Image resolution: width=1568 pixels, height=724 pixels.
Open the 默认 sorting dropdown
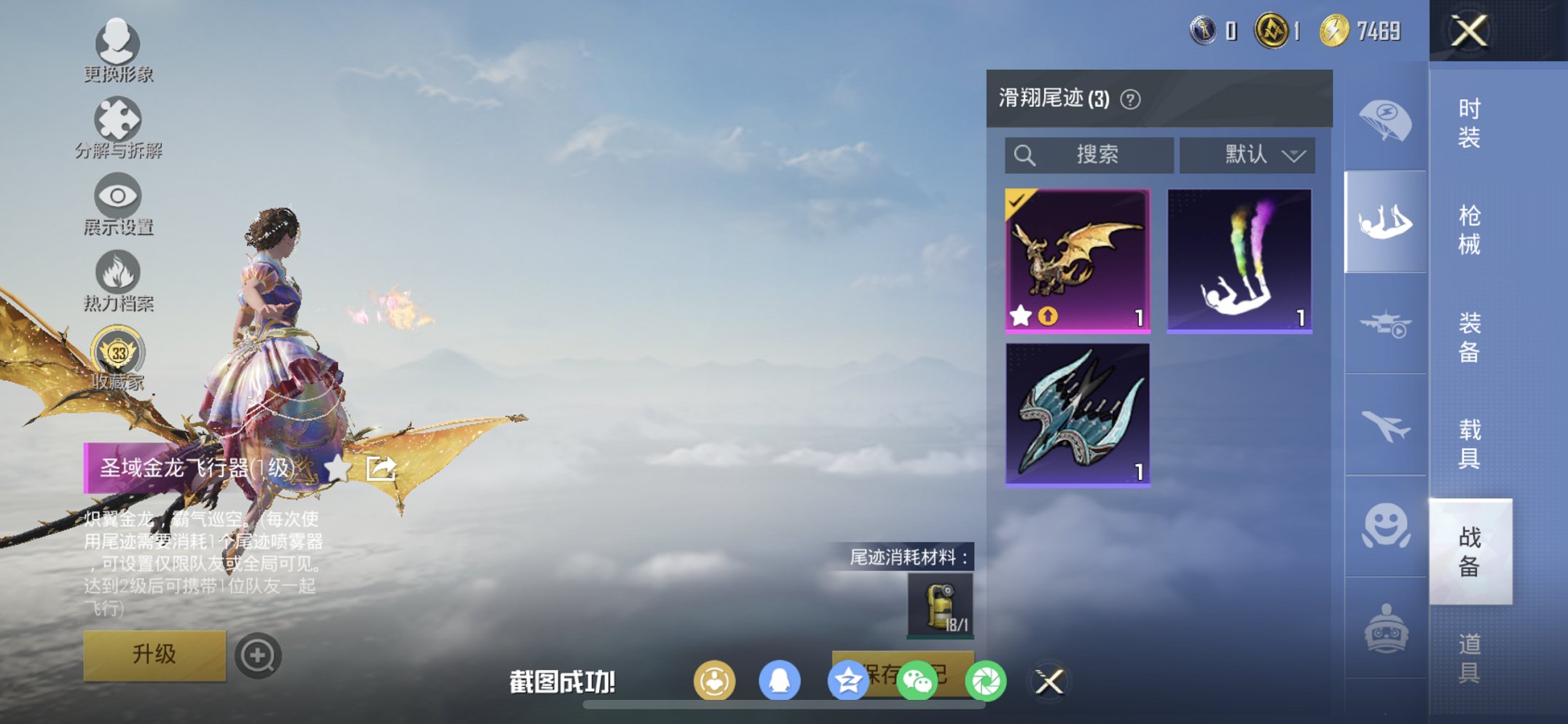(1247, 154)
